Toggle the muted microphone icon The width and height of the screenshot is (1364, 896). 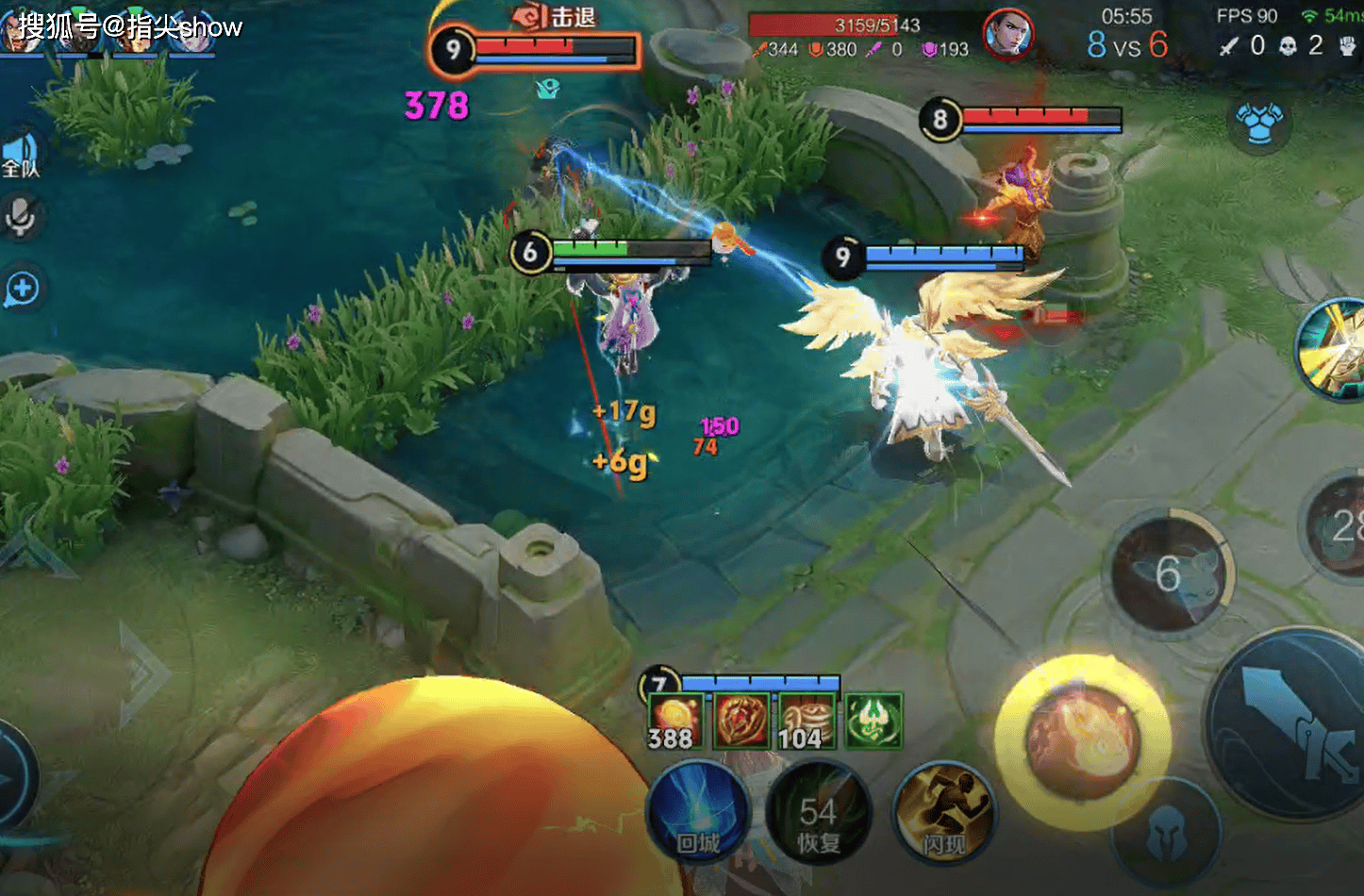point(20,217)
